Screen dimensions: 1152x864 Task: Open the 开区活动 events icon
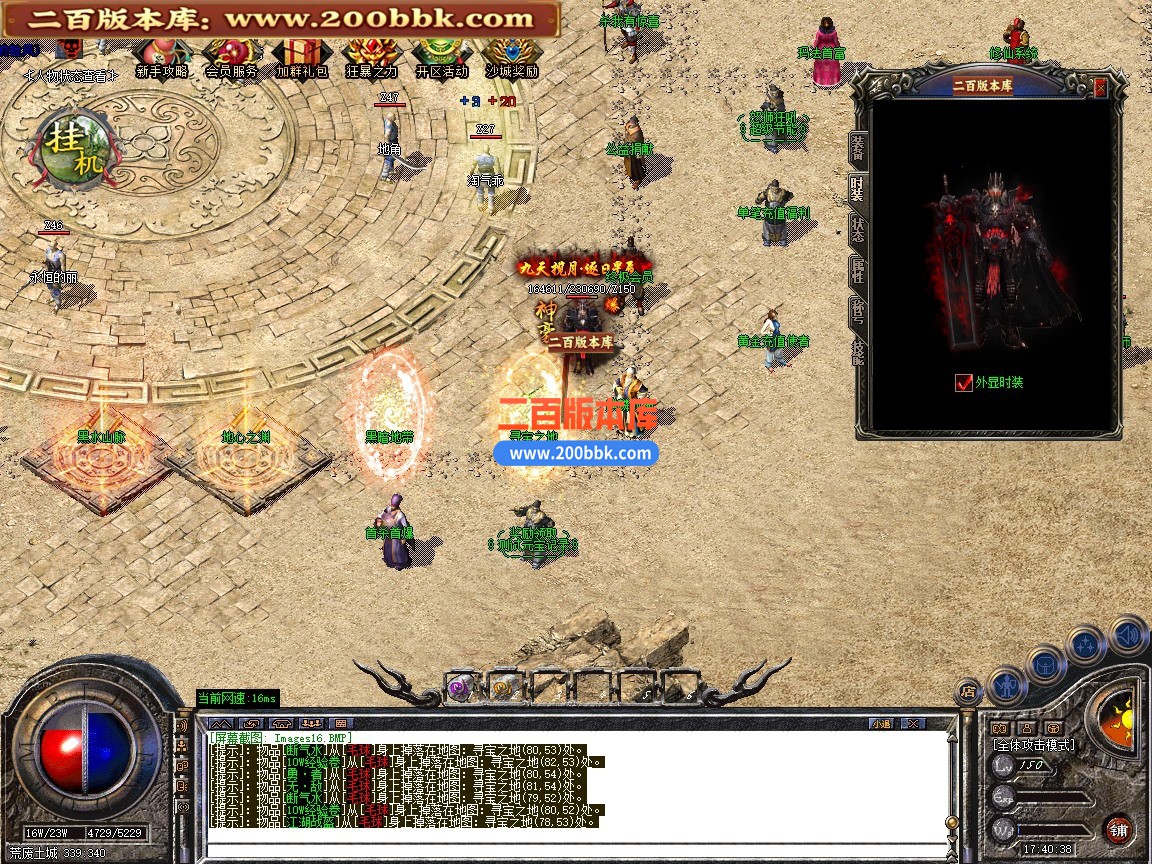click(442, 58)
